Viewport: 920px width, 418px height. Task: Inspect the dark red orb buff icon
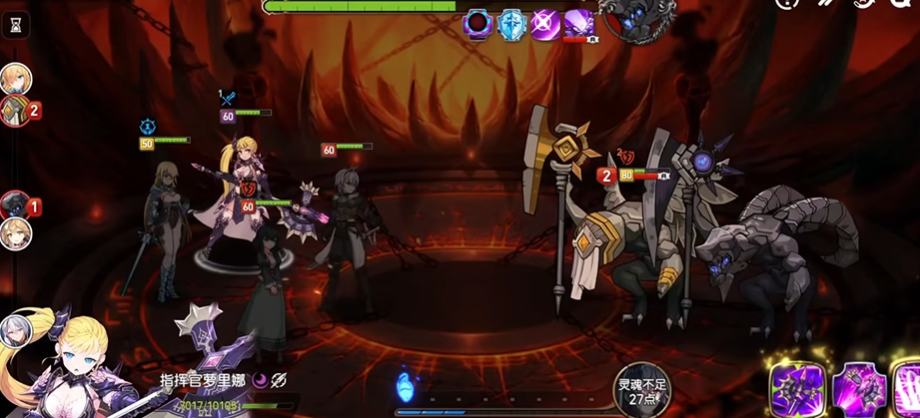pyautogui.click(x=478, y=23)
